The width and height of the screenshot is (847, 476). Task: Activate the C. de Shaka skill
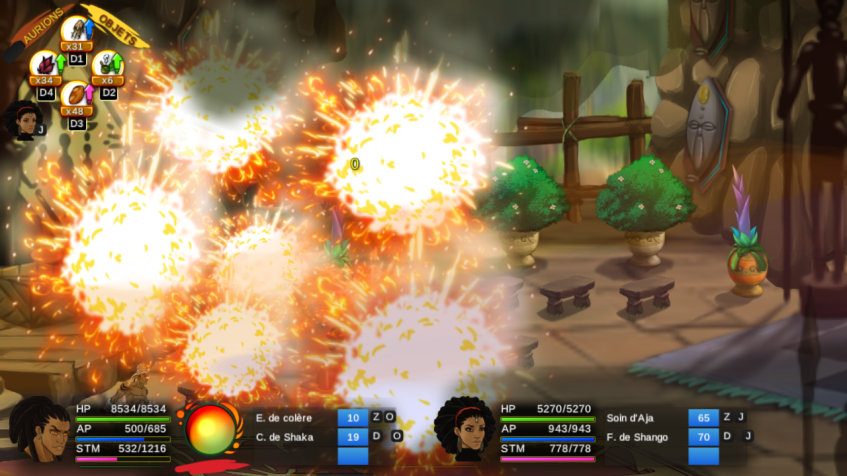pyautogui.click(x=285, y=436)
